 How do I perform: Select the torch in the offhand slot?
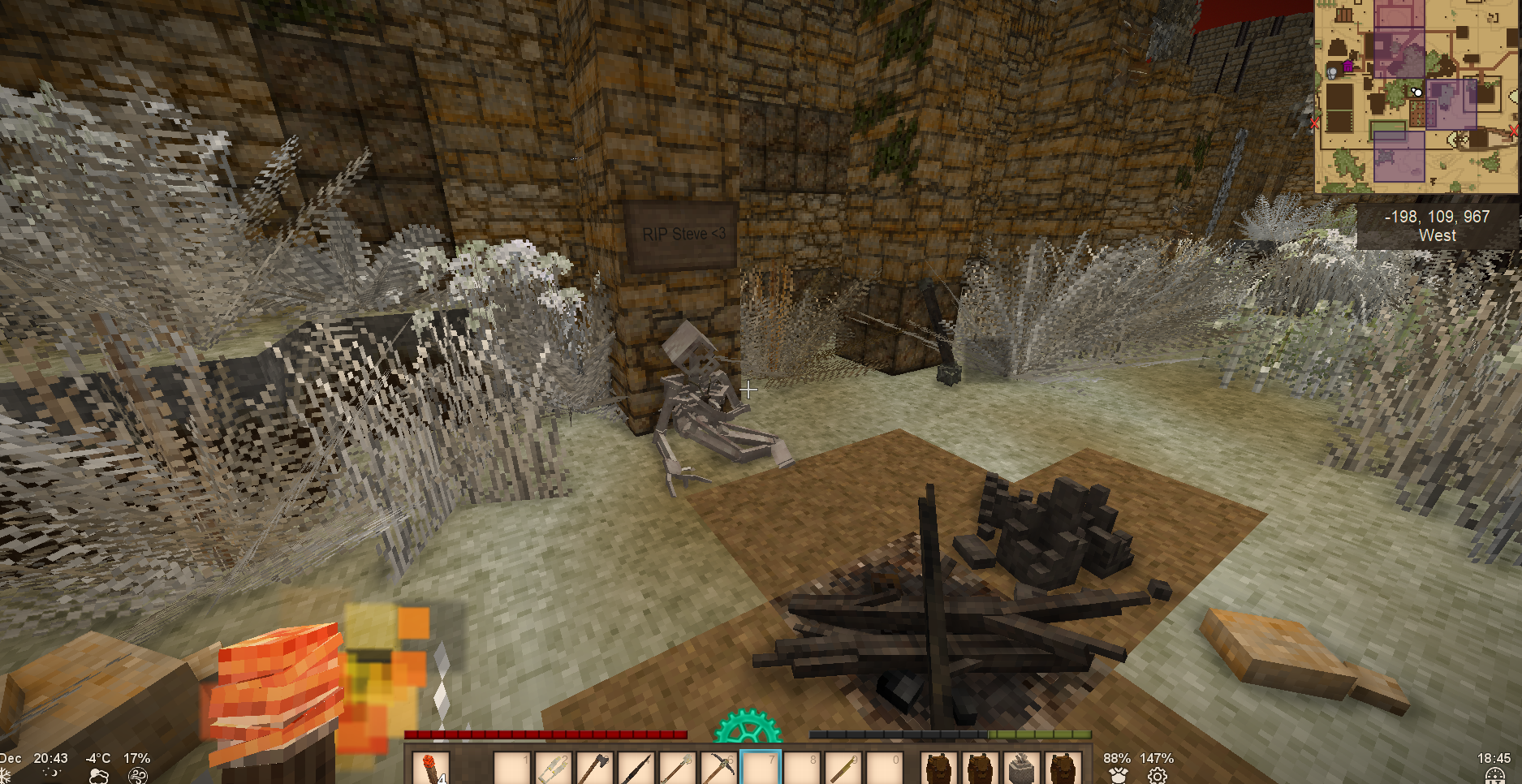(x=429, y=768)
